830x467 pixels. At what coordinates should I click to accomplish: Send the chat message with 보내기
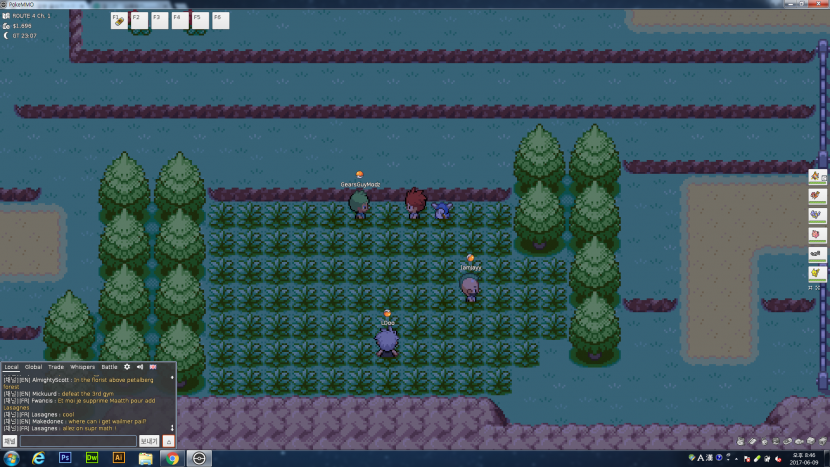pos(148,440)
